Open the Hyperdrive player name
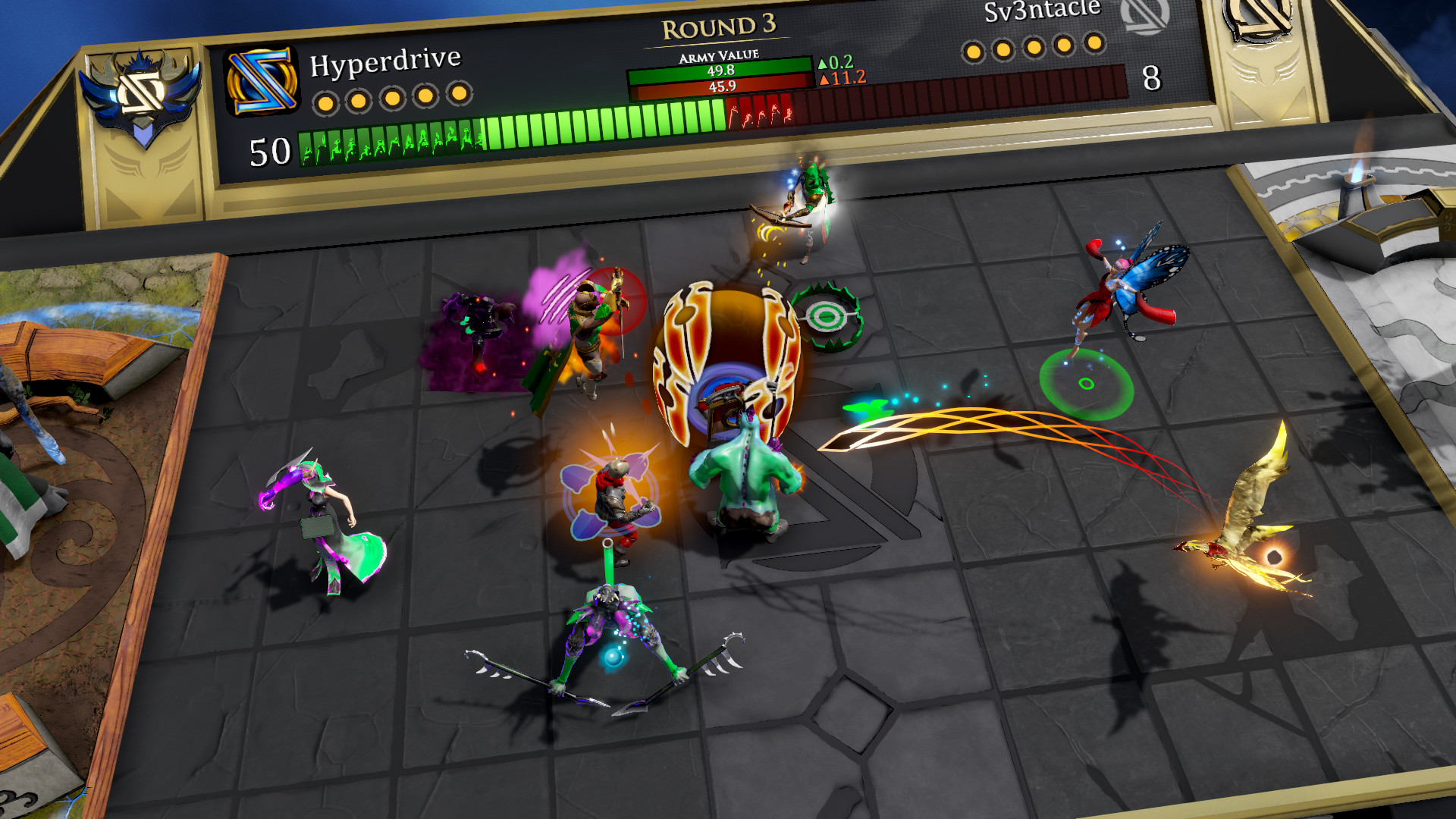The height and width of the screenshot is (819, 1456). point(385,61)
